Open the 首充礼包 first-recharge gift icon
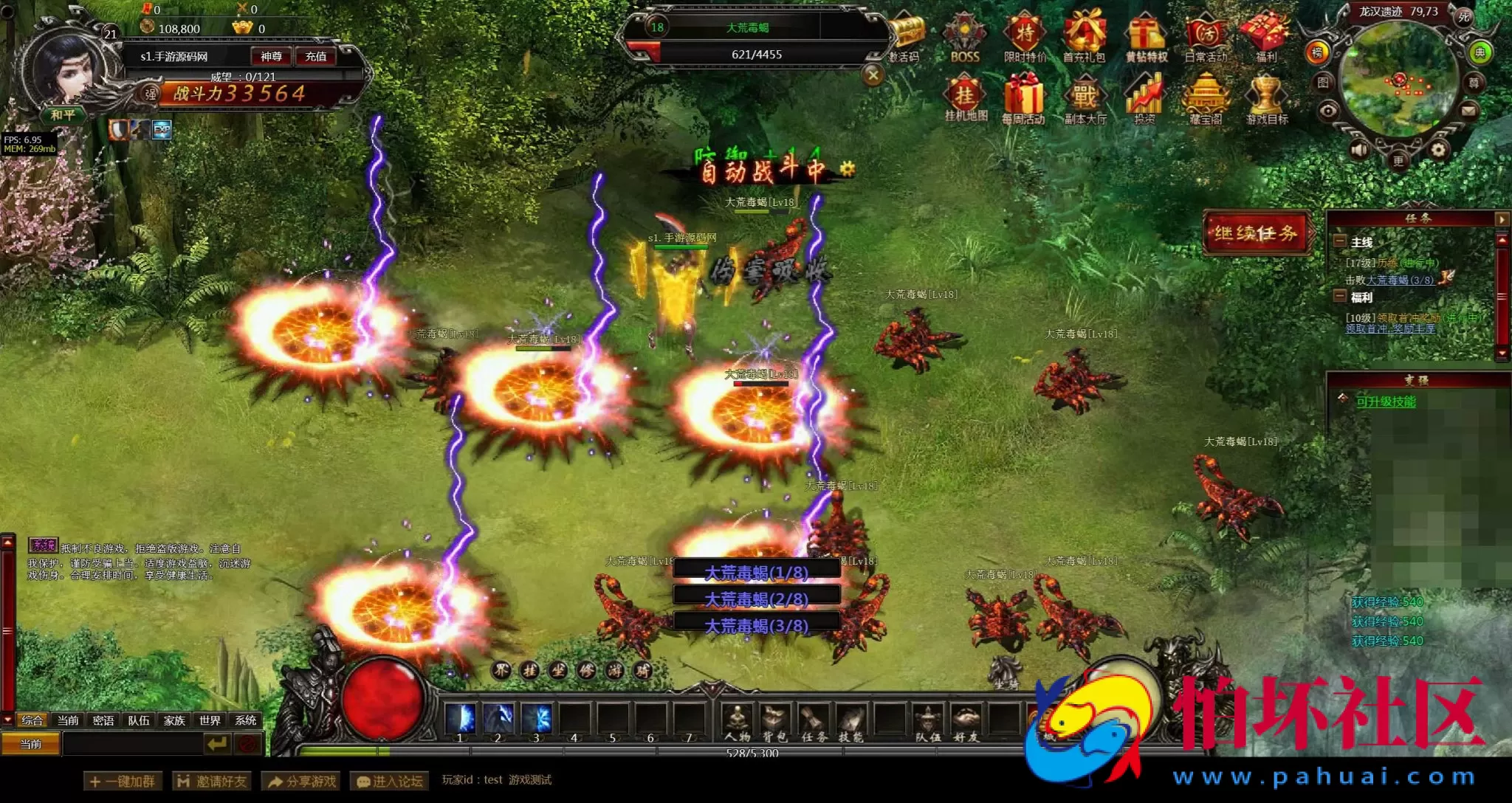Viewport: 1512px width, 803px height. (1084, 38)
